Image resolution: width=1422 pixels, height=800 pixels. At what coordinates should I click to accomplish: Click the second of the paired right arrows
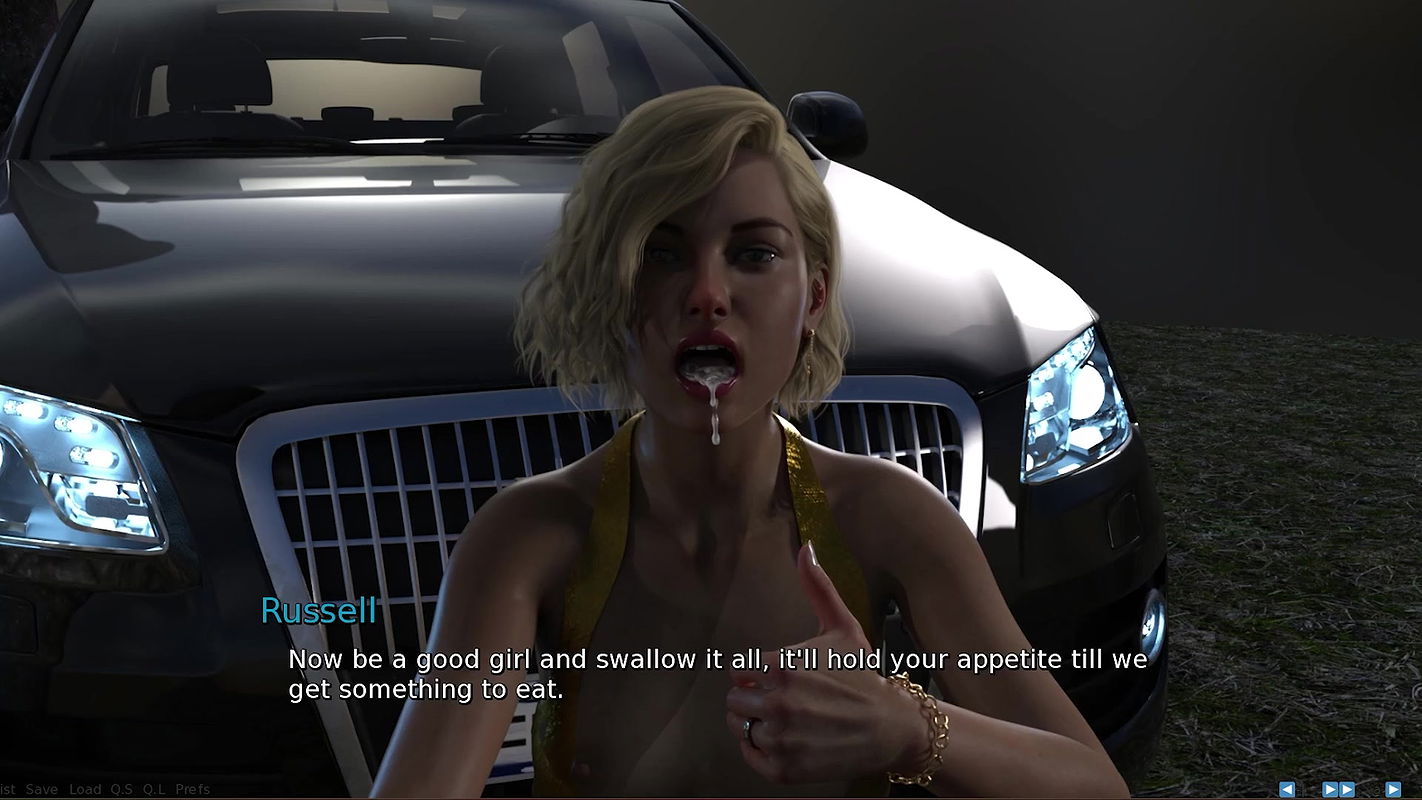click(1346, 789)
